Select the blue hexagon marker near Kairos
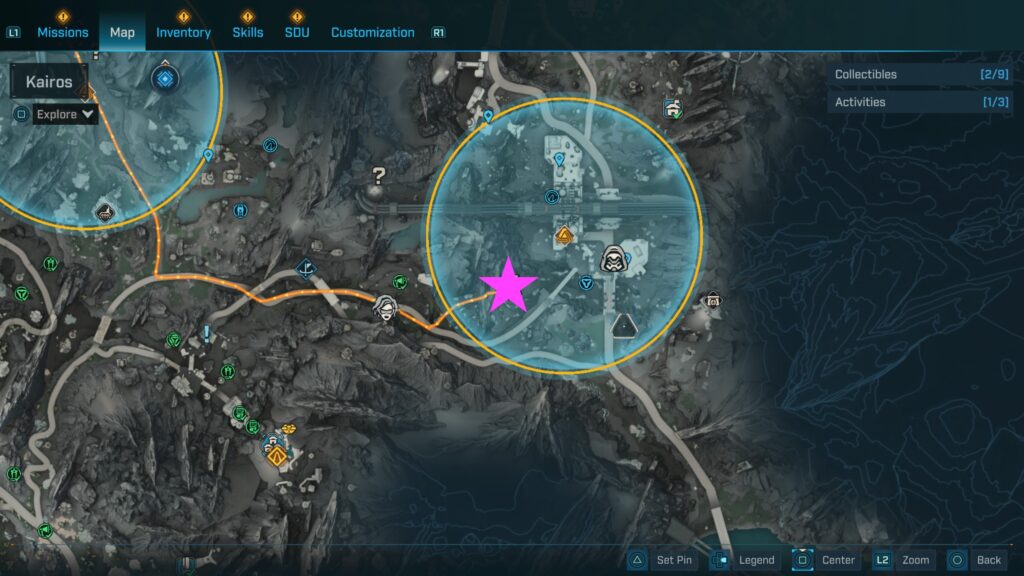 coord(163,78)
